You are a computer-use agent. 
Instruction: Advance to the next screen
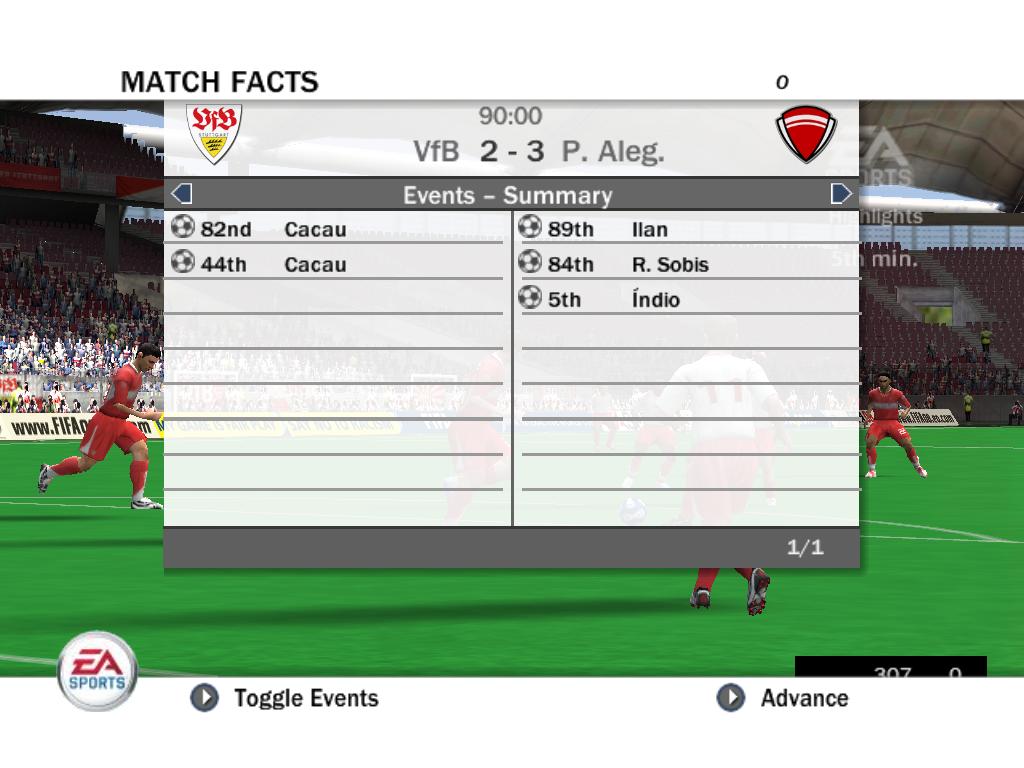[x=783, y=698]
